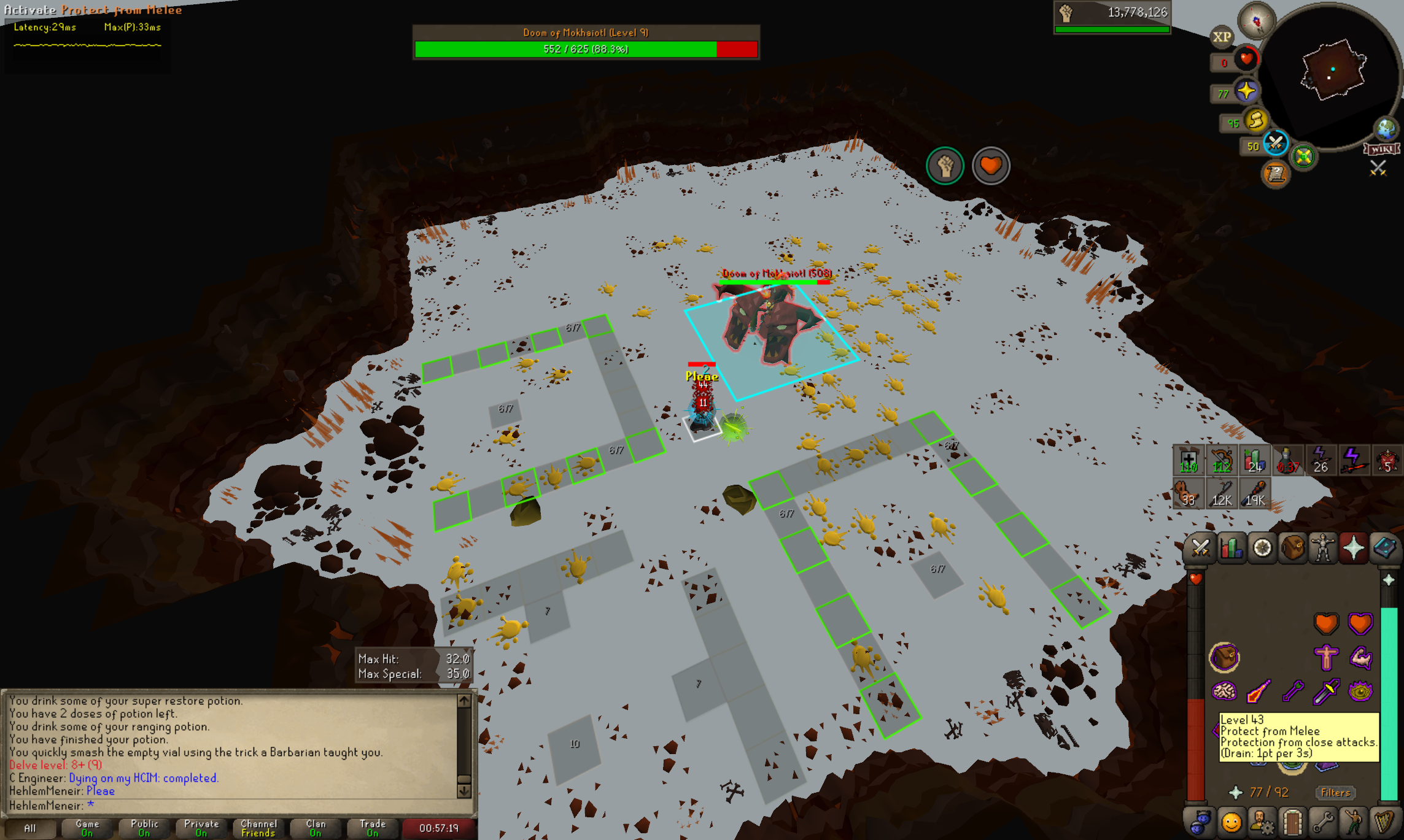Select the Trade chat filter tab
The image size is (1404, 840).
(x=373, y=828)
